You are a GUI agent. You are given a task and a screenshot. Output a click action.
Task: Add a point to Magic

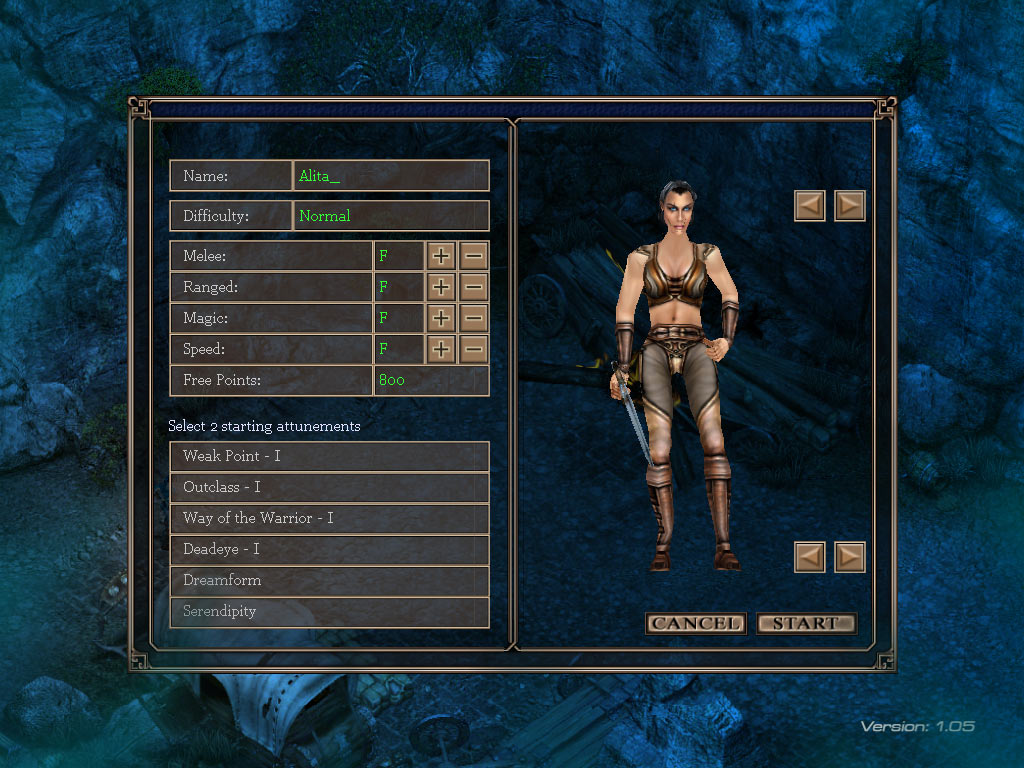(x=441, y=319)
